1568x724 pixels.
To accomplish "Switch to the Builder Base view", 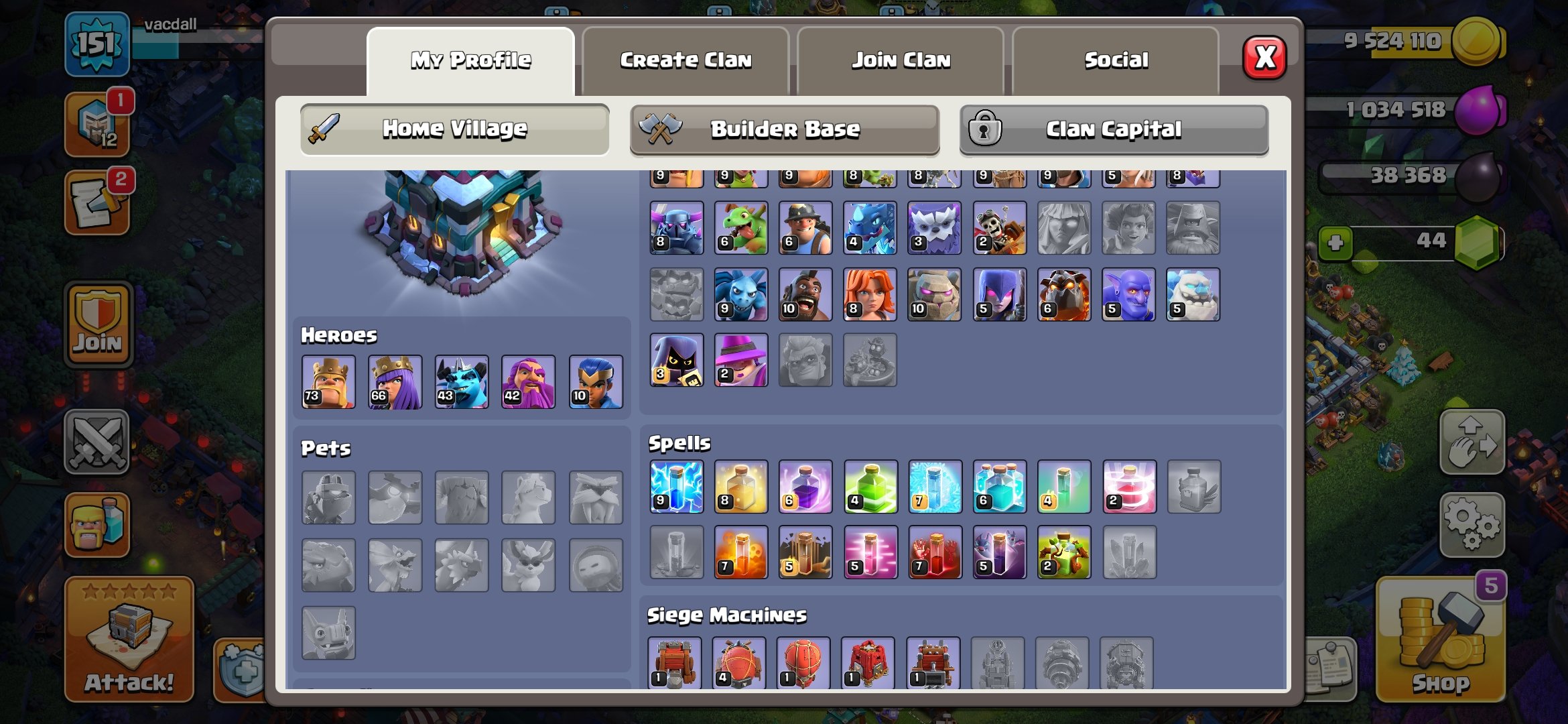I will click(784, 129).
